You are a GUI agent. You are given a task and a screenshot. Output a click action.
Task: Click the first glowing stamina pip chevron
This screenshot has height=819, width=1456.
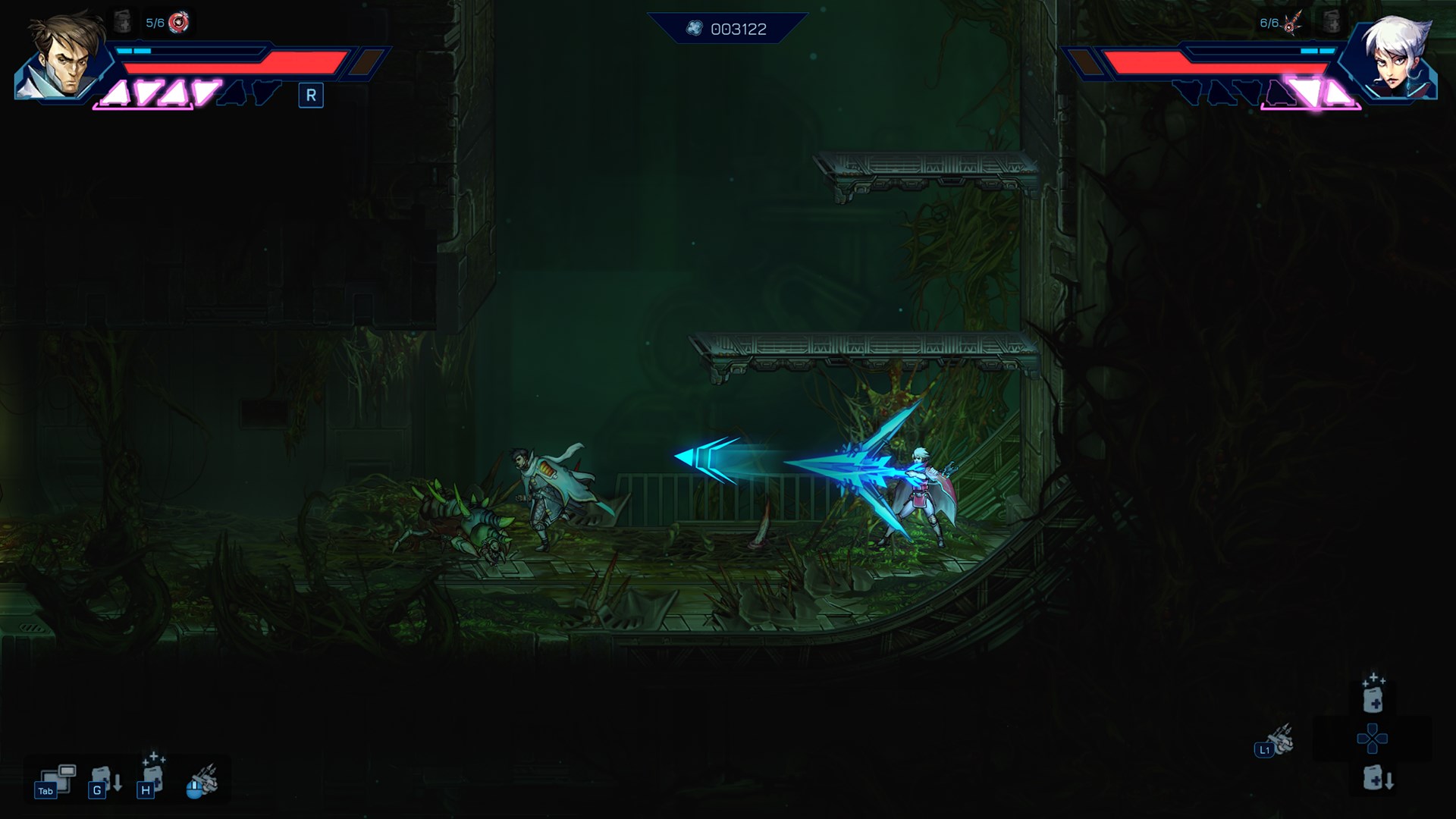[x=115, y=93]
